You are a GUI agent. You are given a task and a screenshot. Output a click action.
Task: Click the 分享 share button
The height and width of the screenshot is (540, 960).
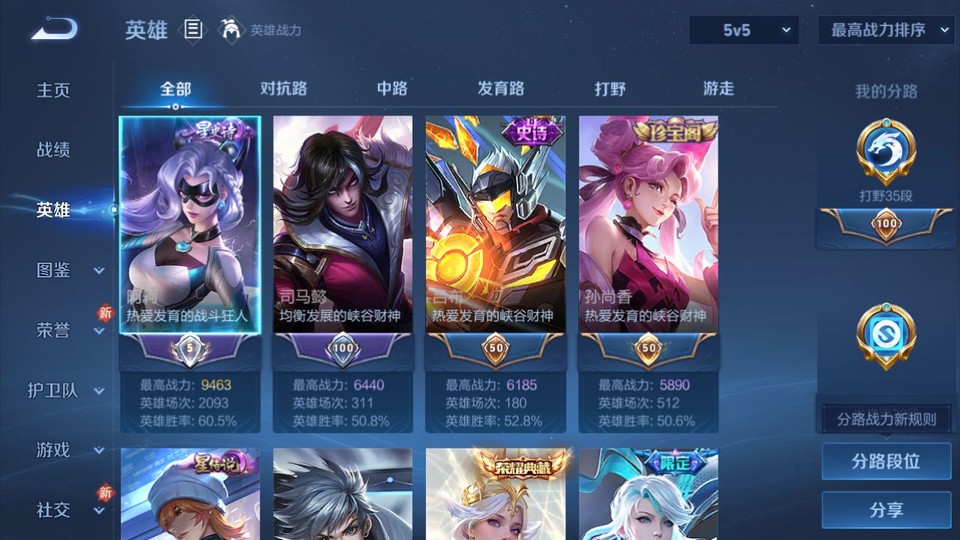886,510
